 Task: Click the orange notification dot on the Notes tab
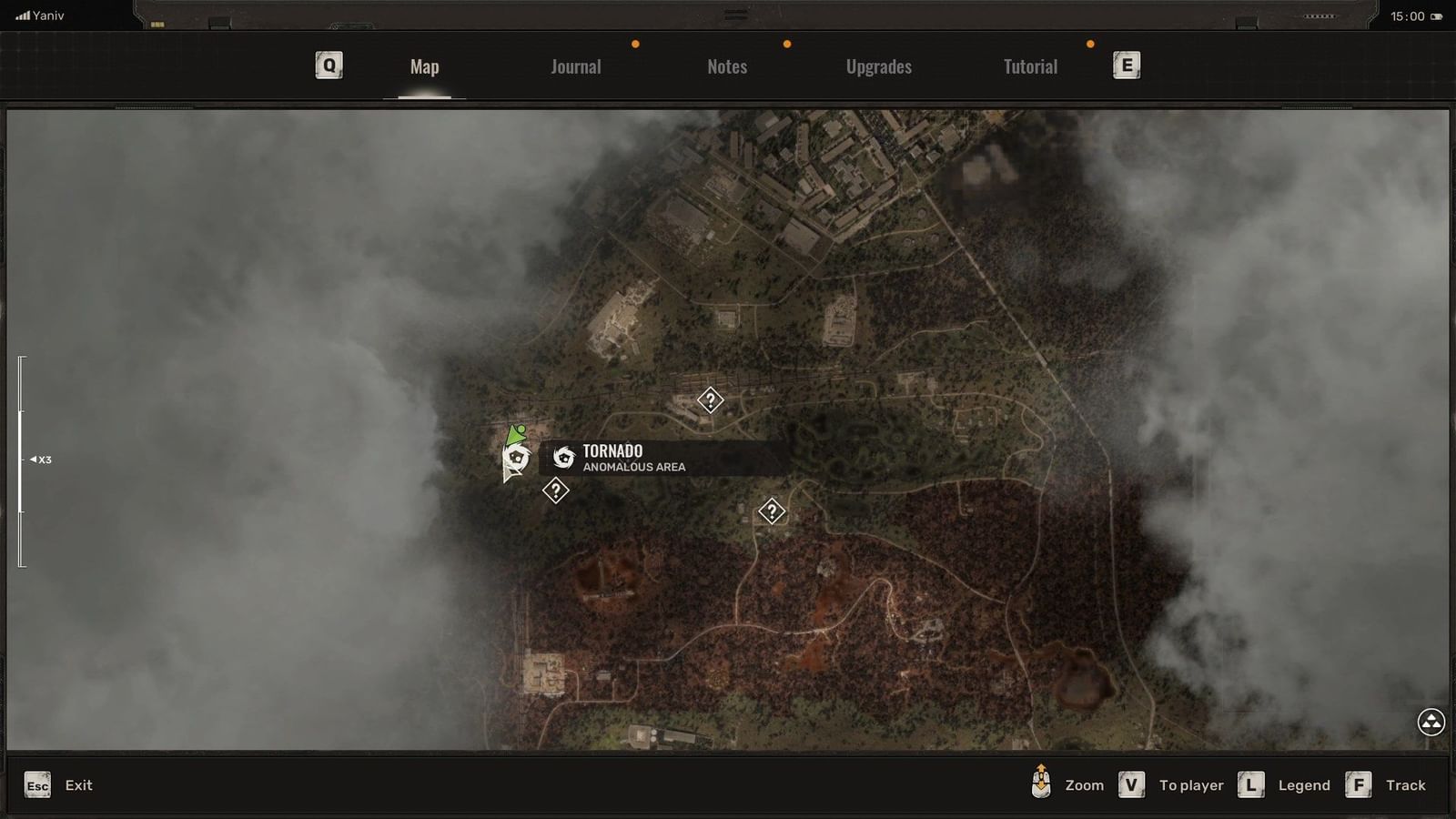(x=786, y=42)
